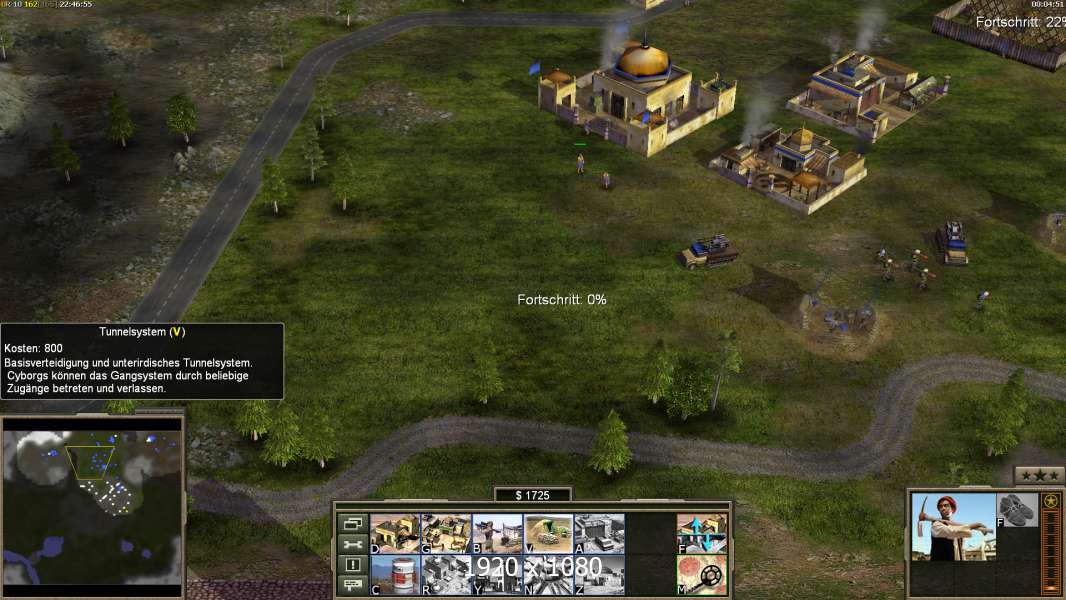Activate the blue arrows building icon (F)
This screenshot has height=600, width=1066.
702,533
